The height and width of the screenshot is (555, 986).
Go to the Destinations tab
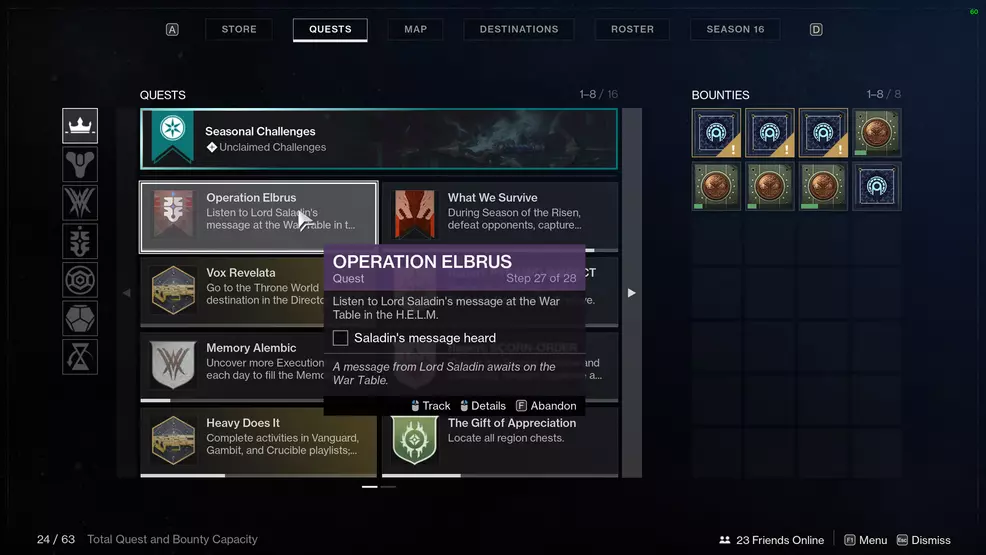click(519, 29)
